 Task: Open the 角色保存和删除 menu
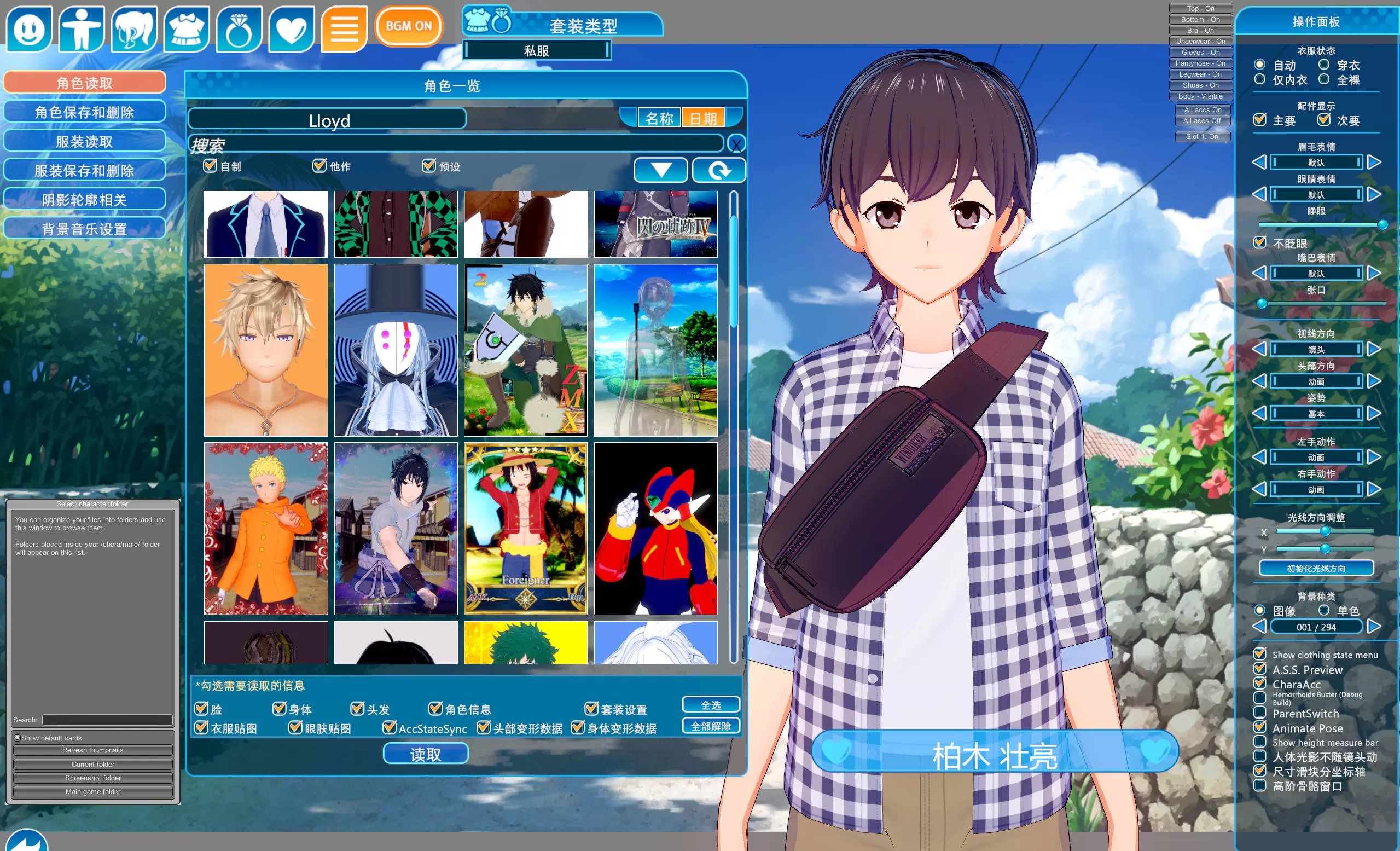point(85,112)
